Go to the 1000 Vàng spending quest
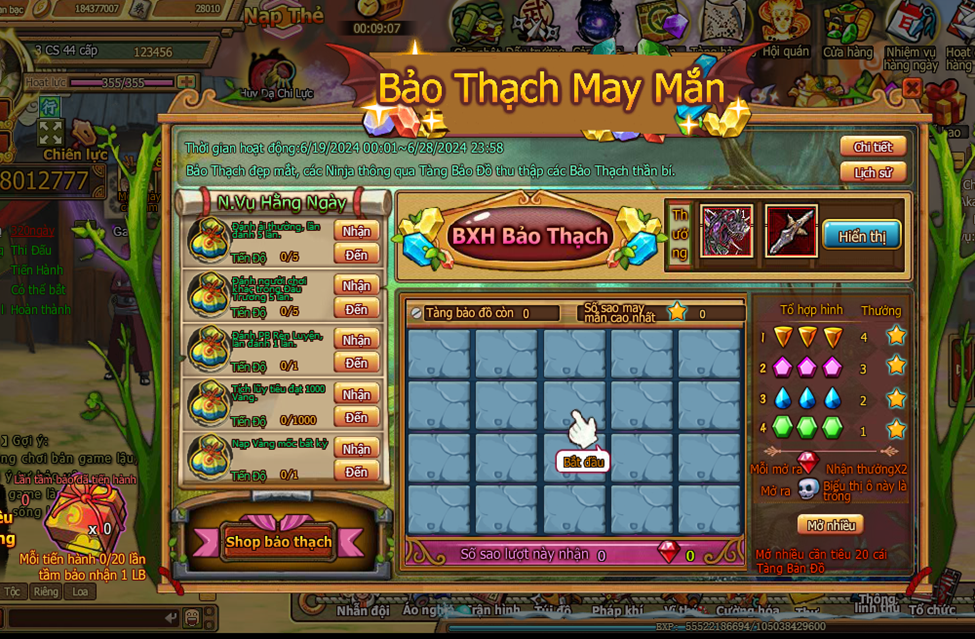Viewport: 975px width, 639px height. pyautogui.click(x=356, y=418)
